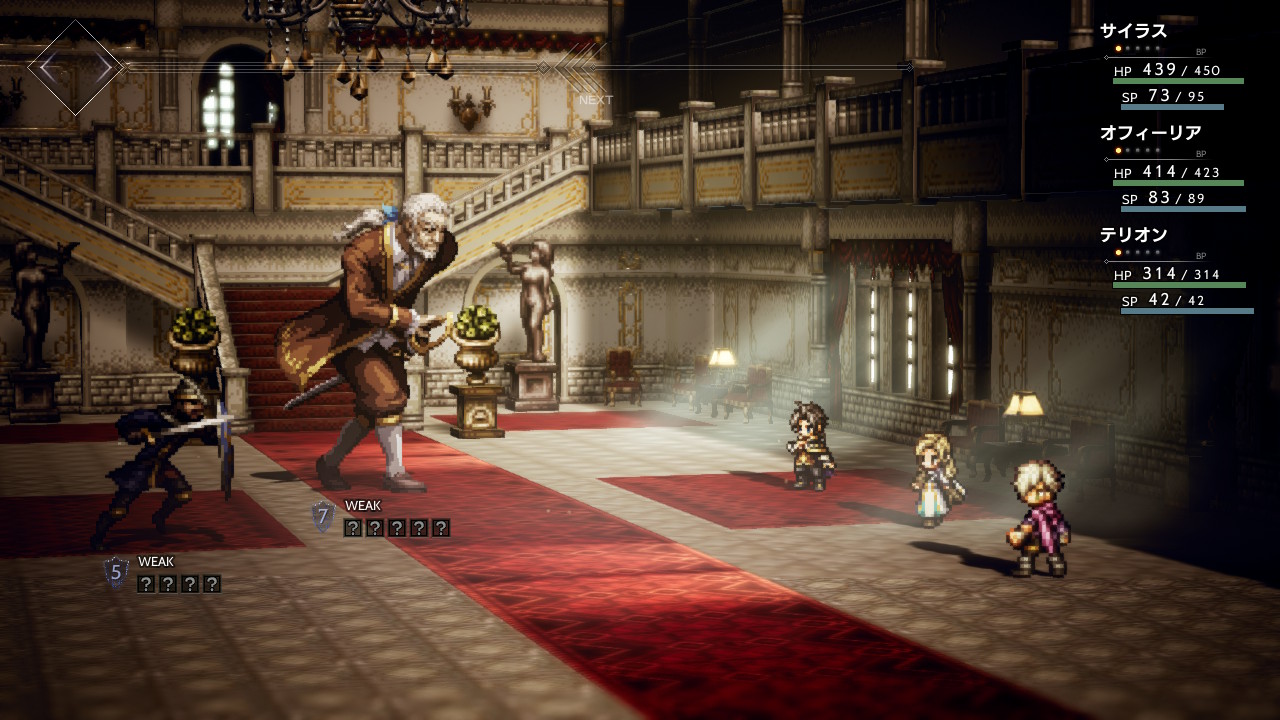Click the shield counter showing 7

coord(322,516)
